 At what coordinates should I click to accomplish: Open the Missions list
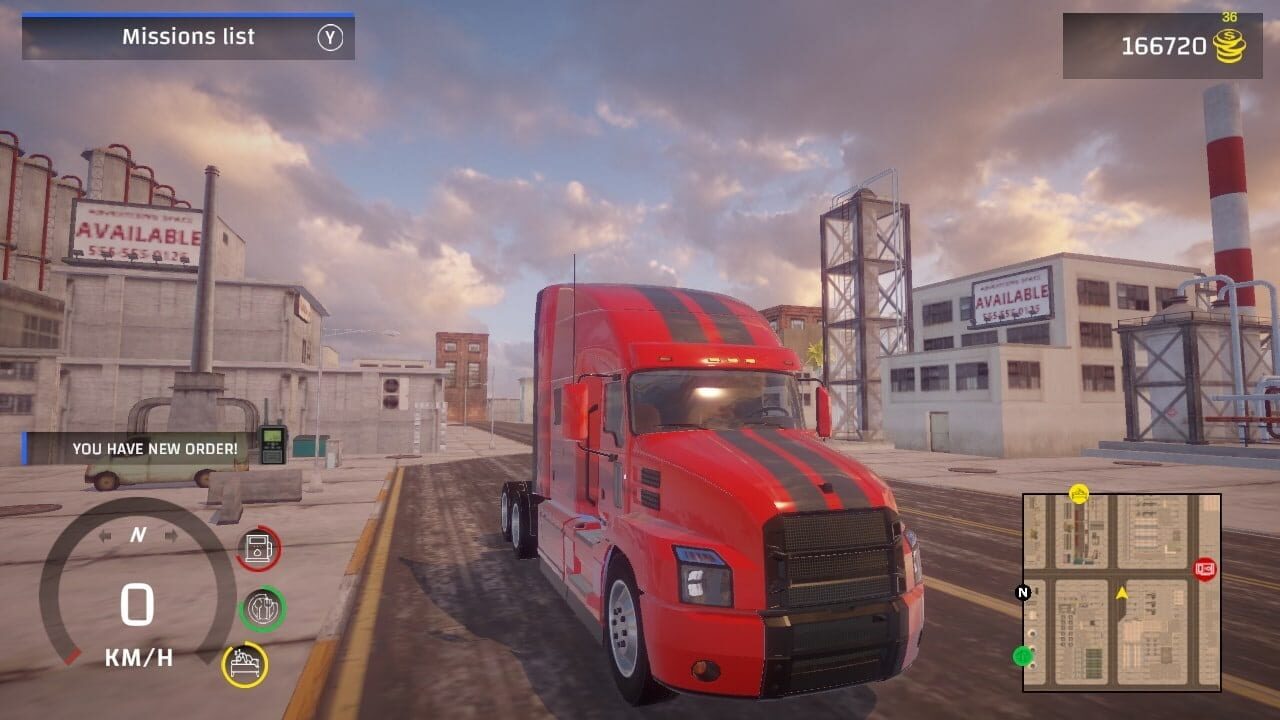point(188,37)
